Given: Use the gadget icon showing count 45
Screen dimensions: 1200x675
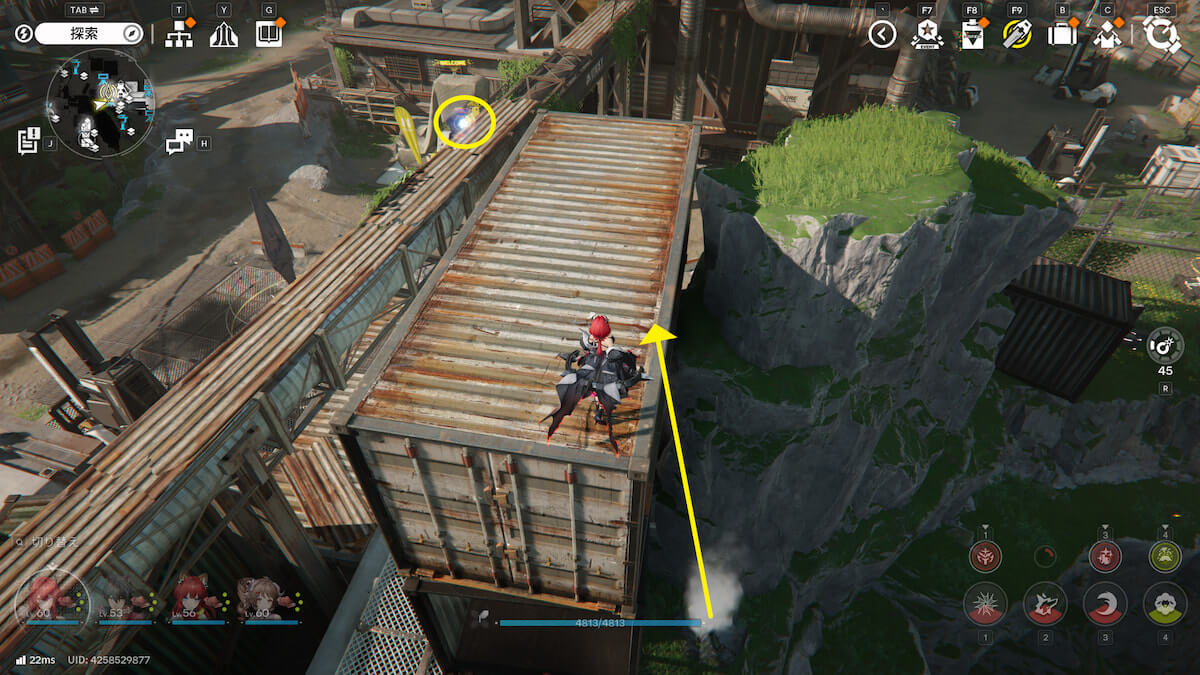Looking at the screenshot, I should pos(1165,345).
